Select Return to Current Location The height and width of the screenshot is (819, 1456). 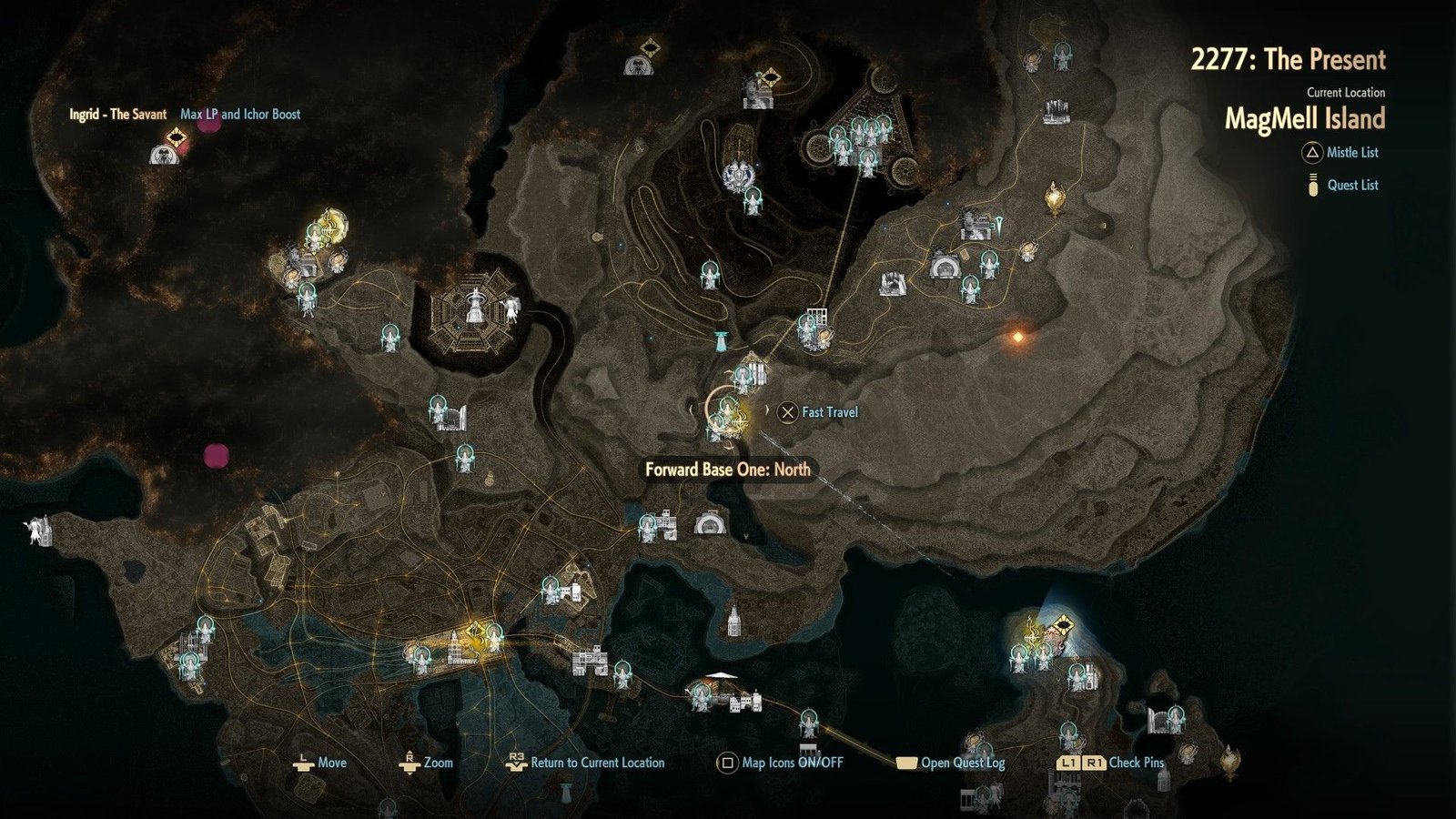(517, 763)
